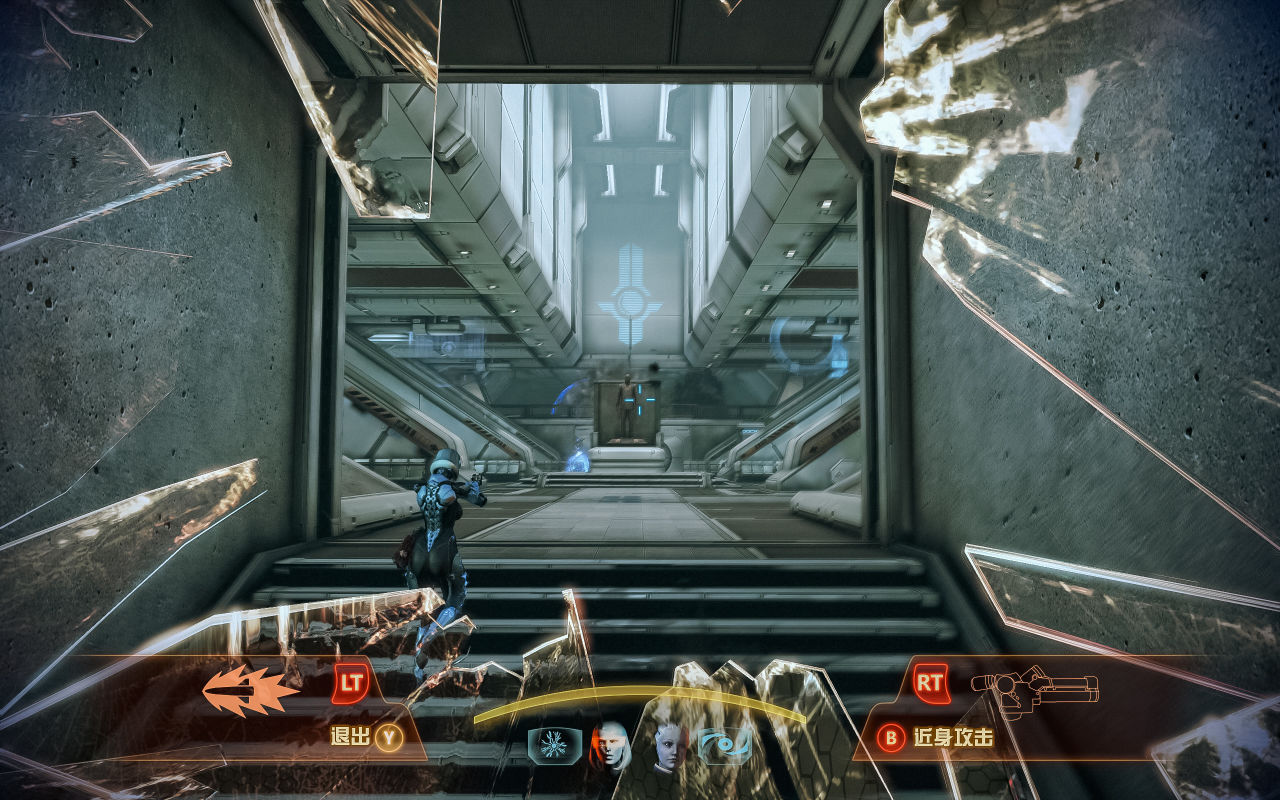Select the red-haired squadmate portrait
The image size is (1280, 800).
[611, 745]
